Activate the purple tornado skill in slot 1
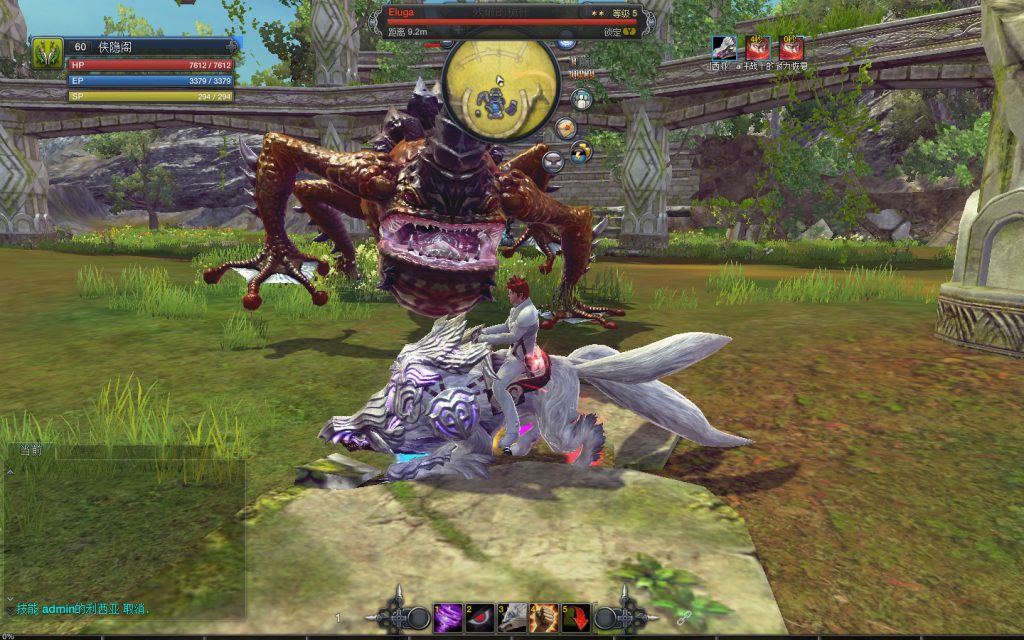Screen dimensions: 1024x640 (446, 618)
